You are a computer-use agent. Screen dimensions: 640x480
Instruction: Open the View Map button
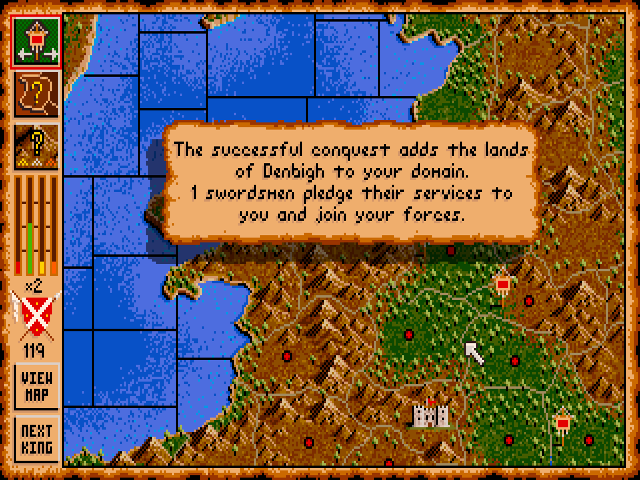pyautogui.click(x=36, y=386)
